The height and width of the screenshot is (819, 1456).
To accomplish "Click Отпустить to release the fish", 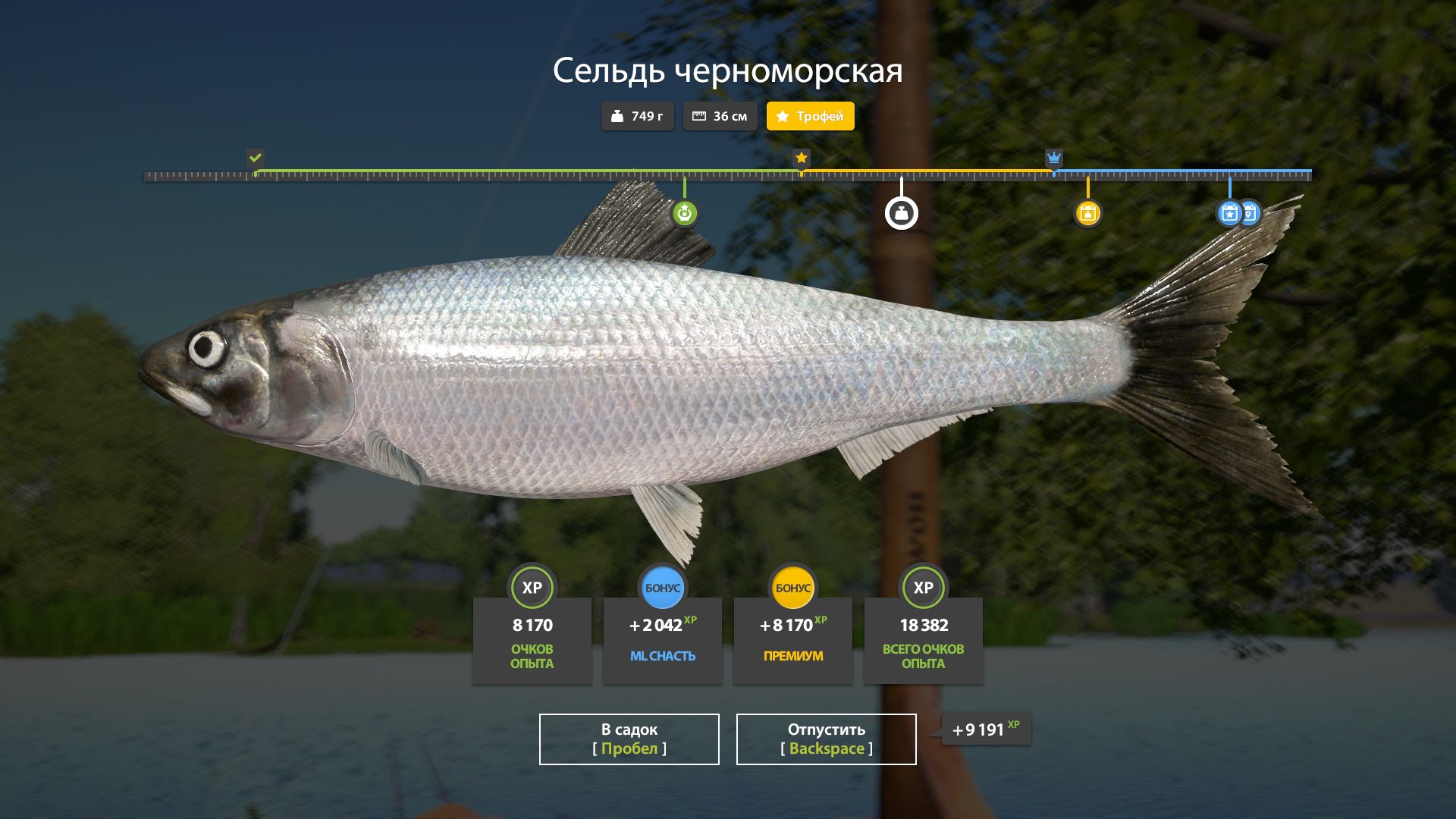I will pos(825,739).
